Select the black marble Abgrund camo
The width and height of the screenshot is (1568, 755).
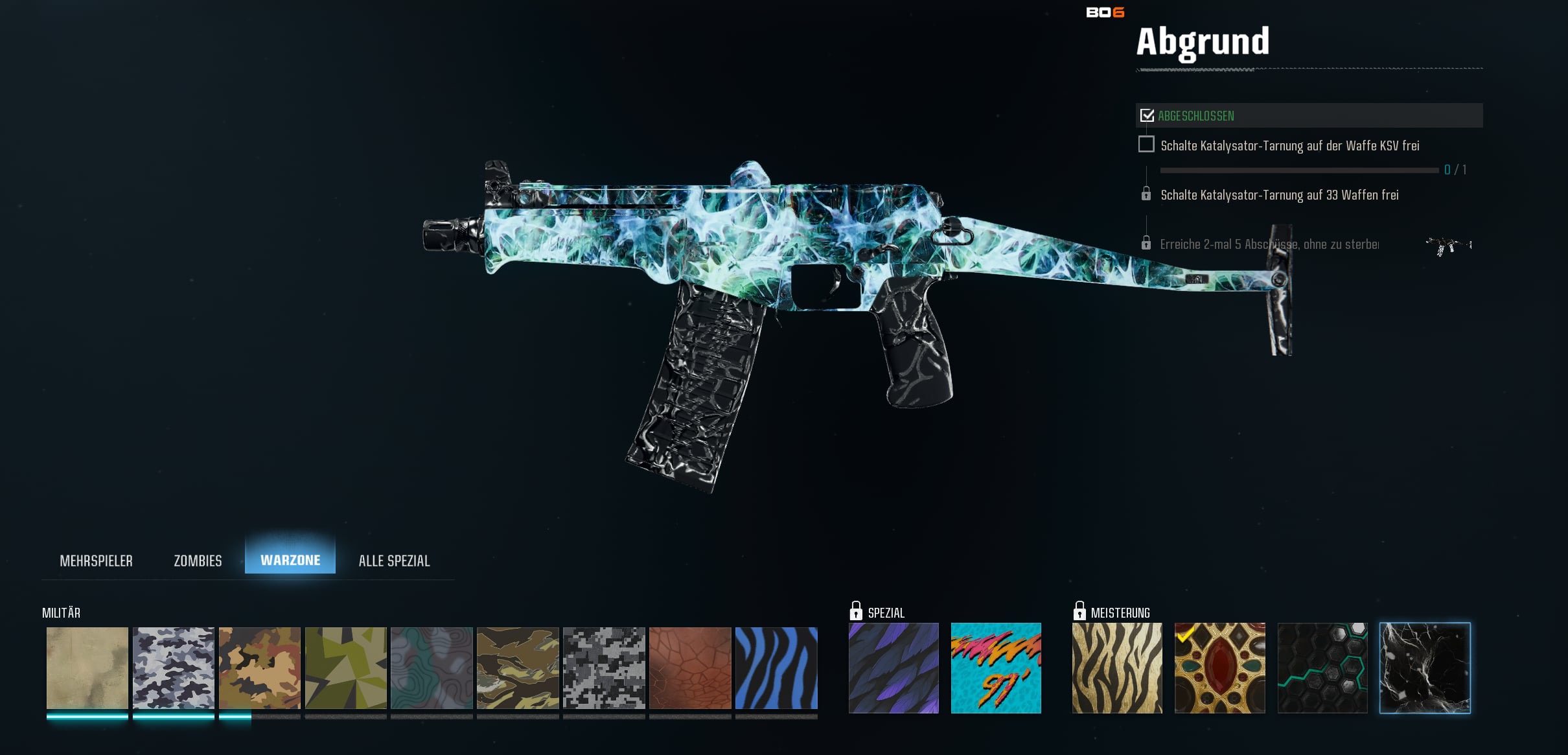(1425, 668)
